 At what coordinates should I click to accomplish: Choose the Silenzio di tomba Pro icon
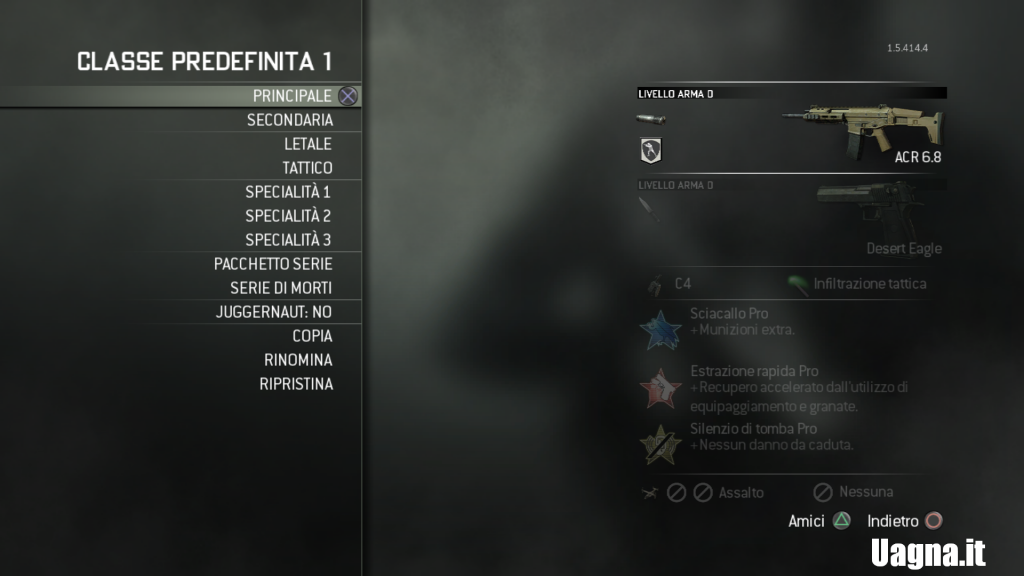click(x=660, y=445)
